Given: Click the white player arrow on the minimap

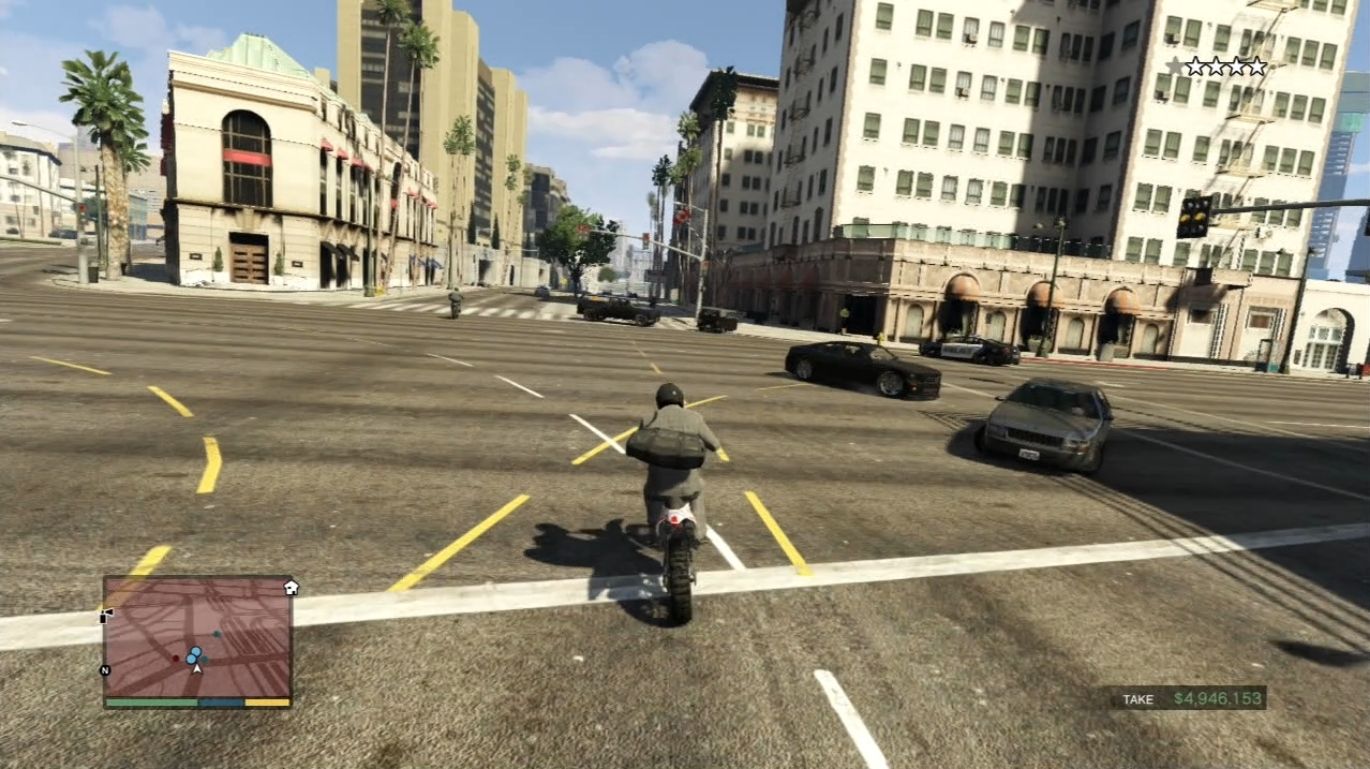Looking at the screenshot, I should coord(197,668).
